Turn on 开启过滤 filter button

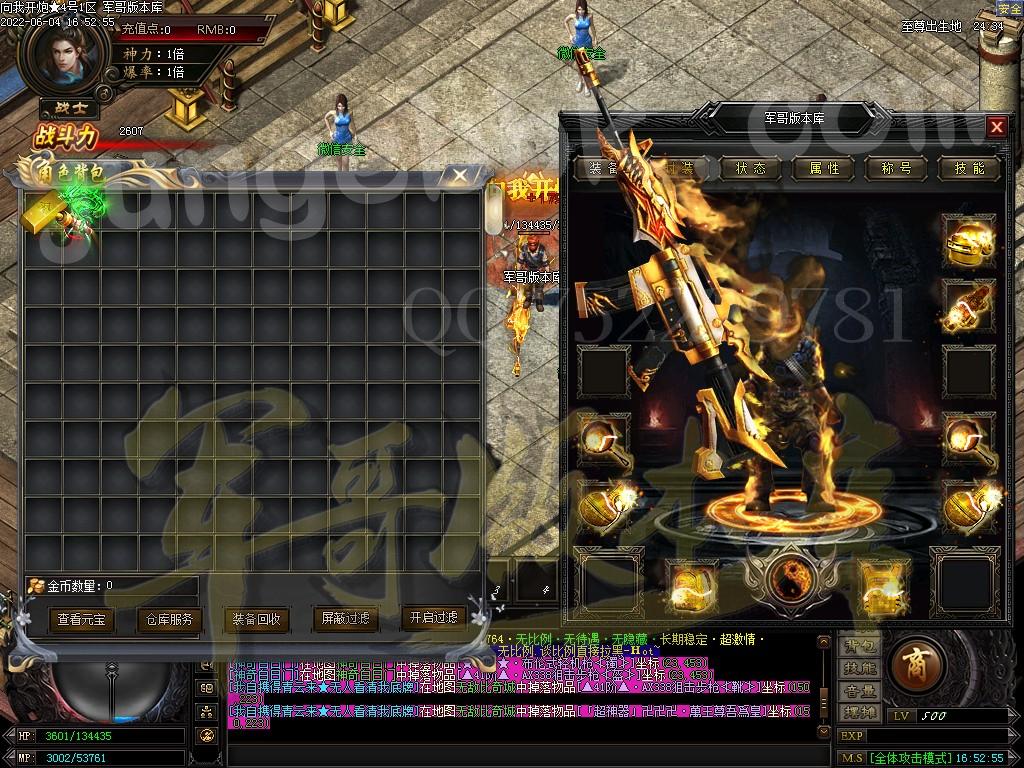point(433,618)
